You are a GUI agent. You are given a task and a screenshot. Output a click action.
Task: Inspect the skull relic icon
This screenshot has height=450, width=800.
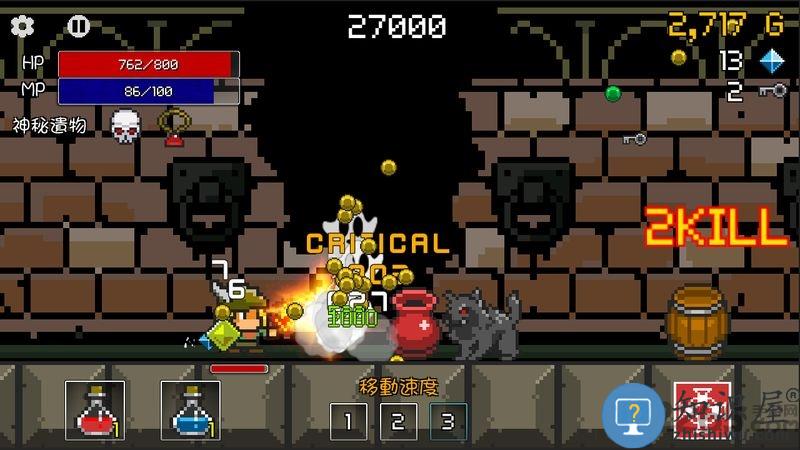[x=125, y=125]
